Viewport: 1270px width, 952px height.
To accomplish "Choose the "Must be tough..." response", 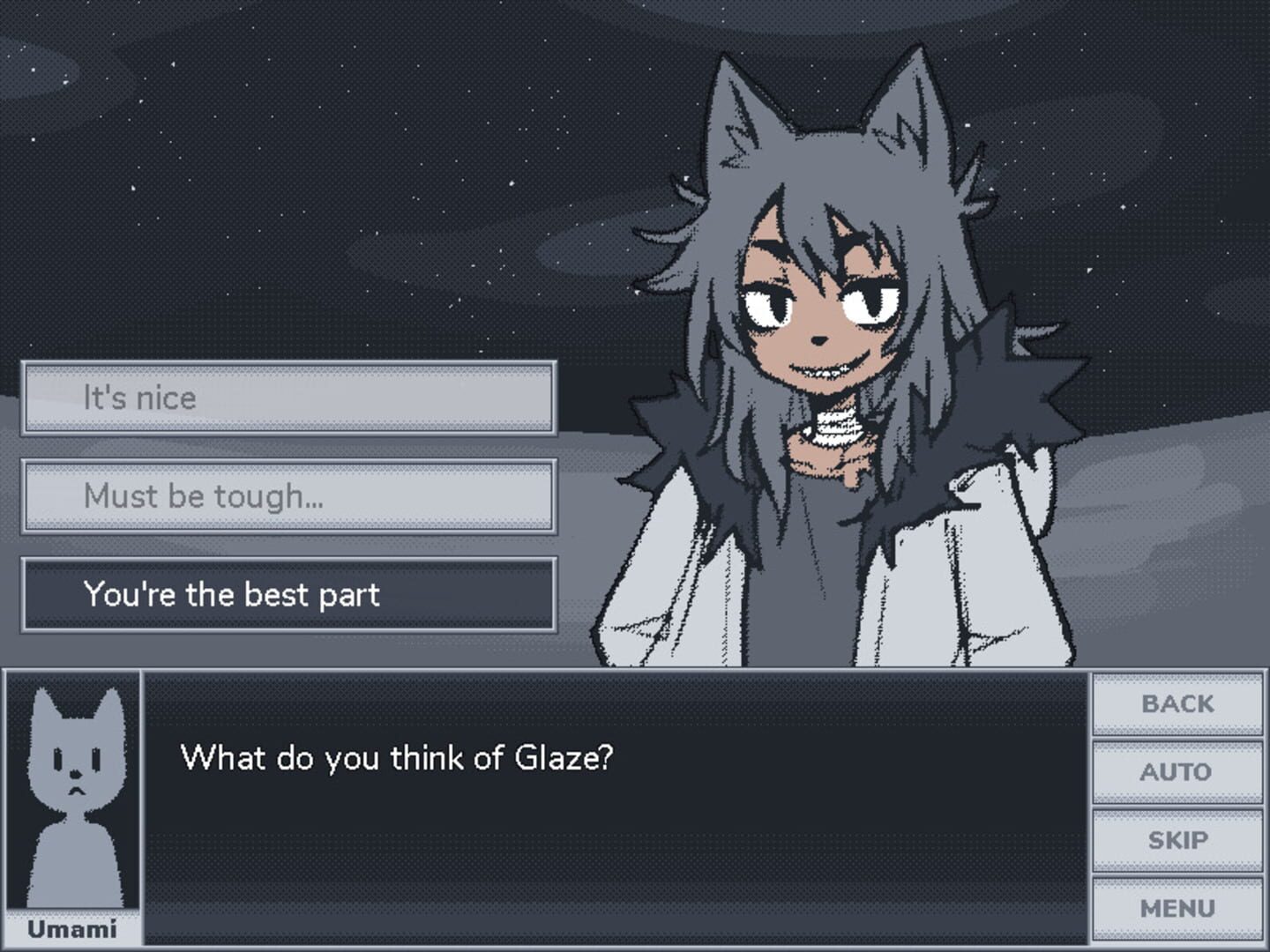I will [x=289, y=496].
